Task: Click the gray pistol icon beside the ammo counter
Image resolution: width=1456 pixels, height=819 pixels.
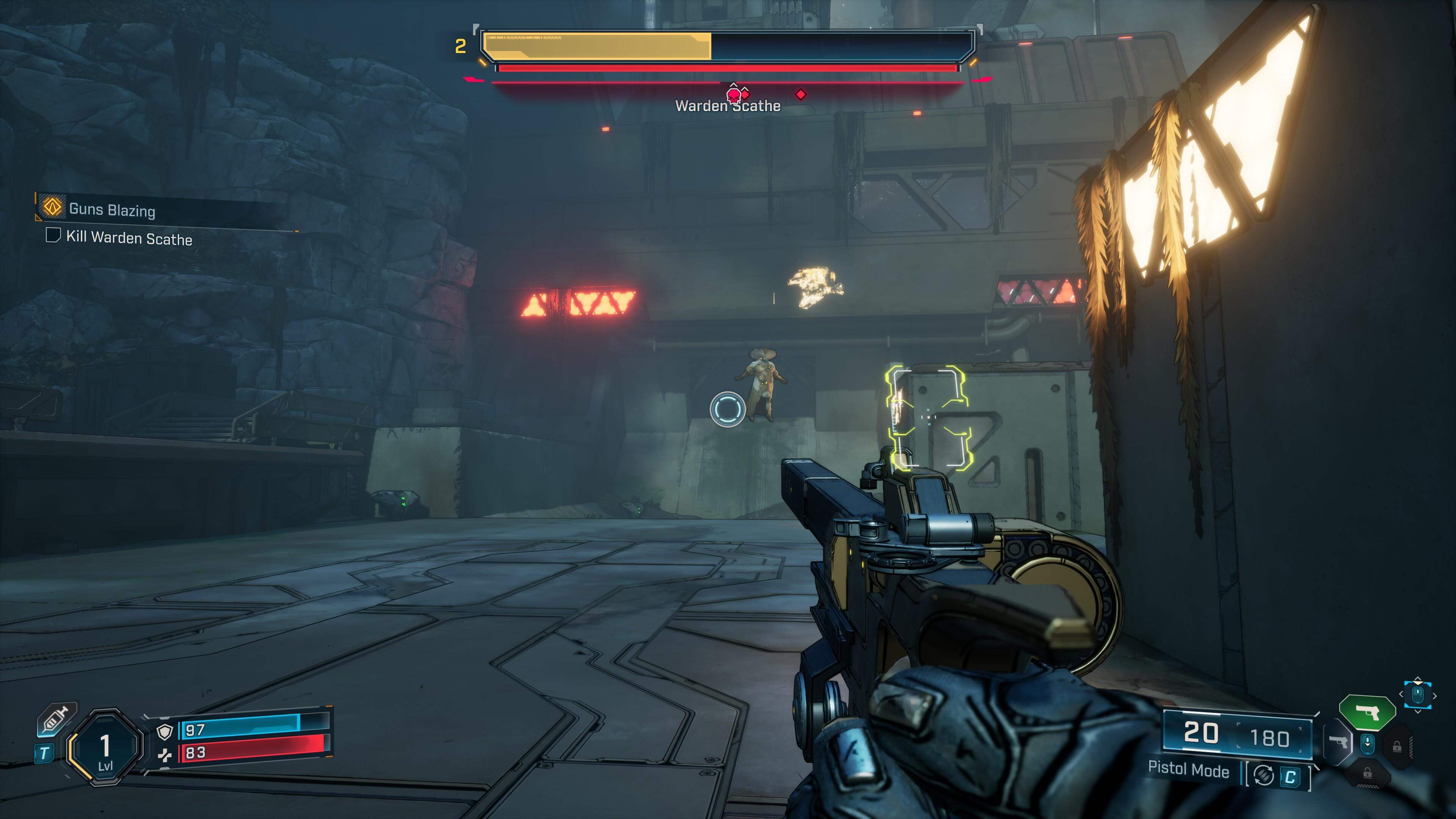Action: 1338,742
